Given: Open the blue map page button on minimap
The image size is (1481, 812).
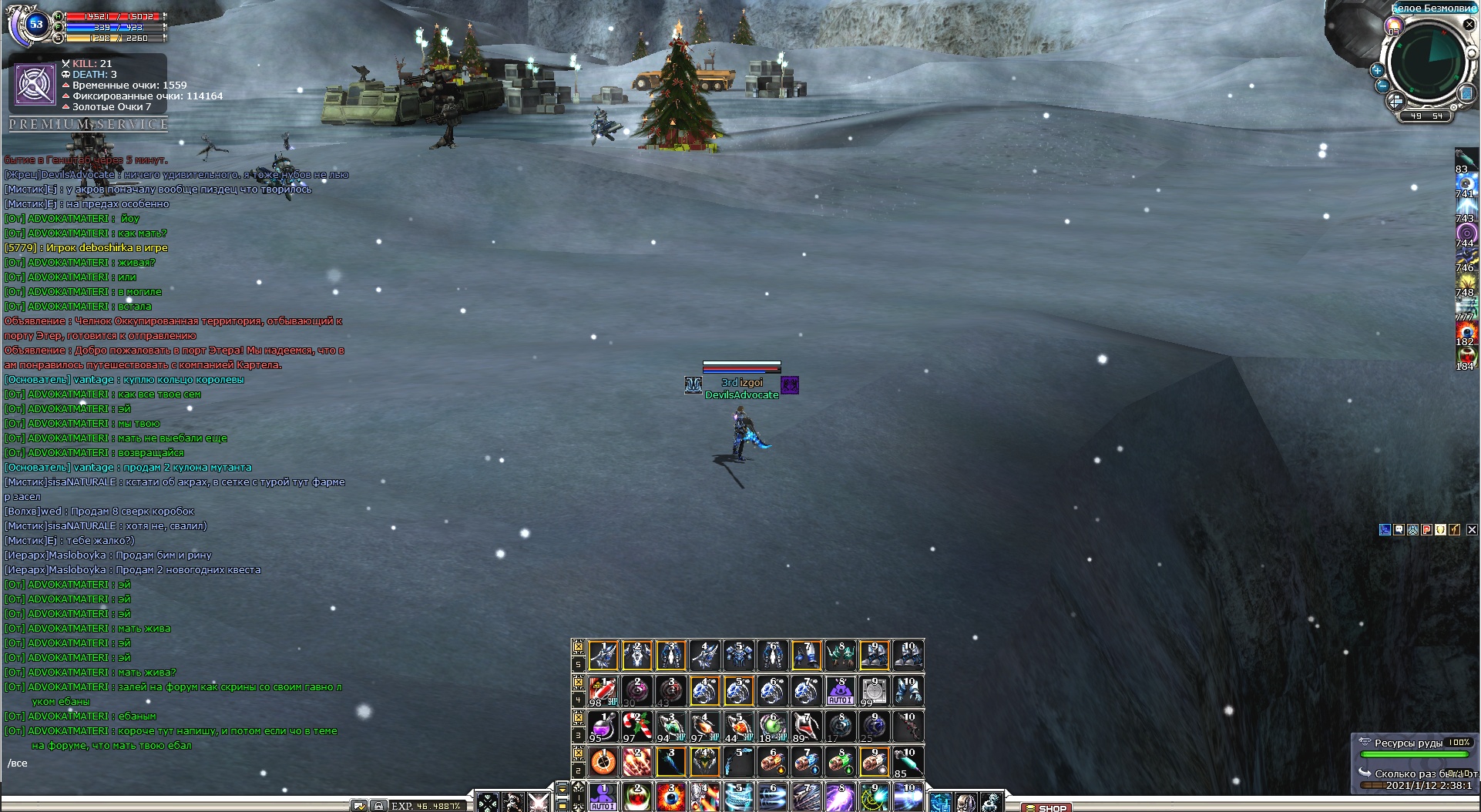Looking at the screenshot, I should coord(1465,94).
